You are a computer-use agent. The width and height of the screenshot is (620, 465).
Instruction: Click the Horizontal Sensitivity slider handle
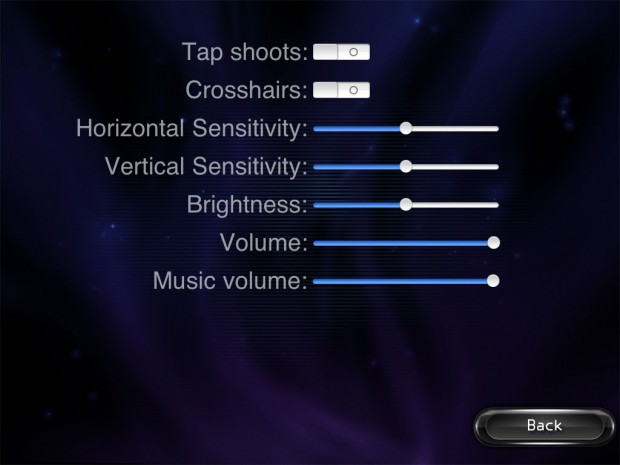406,128
